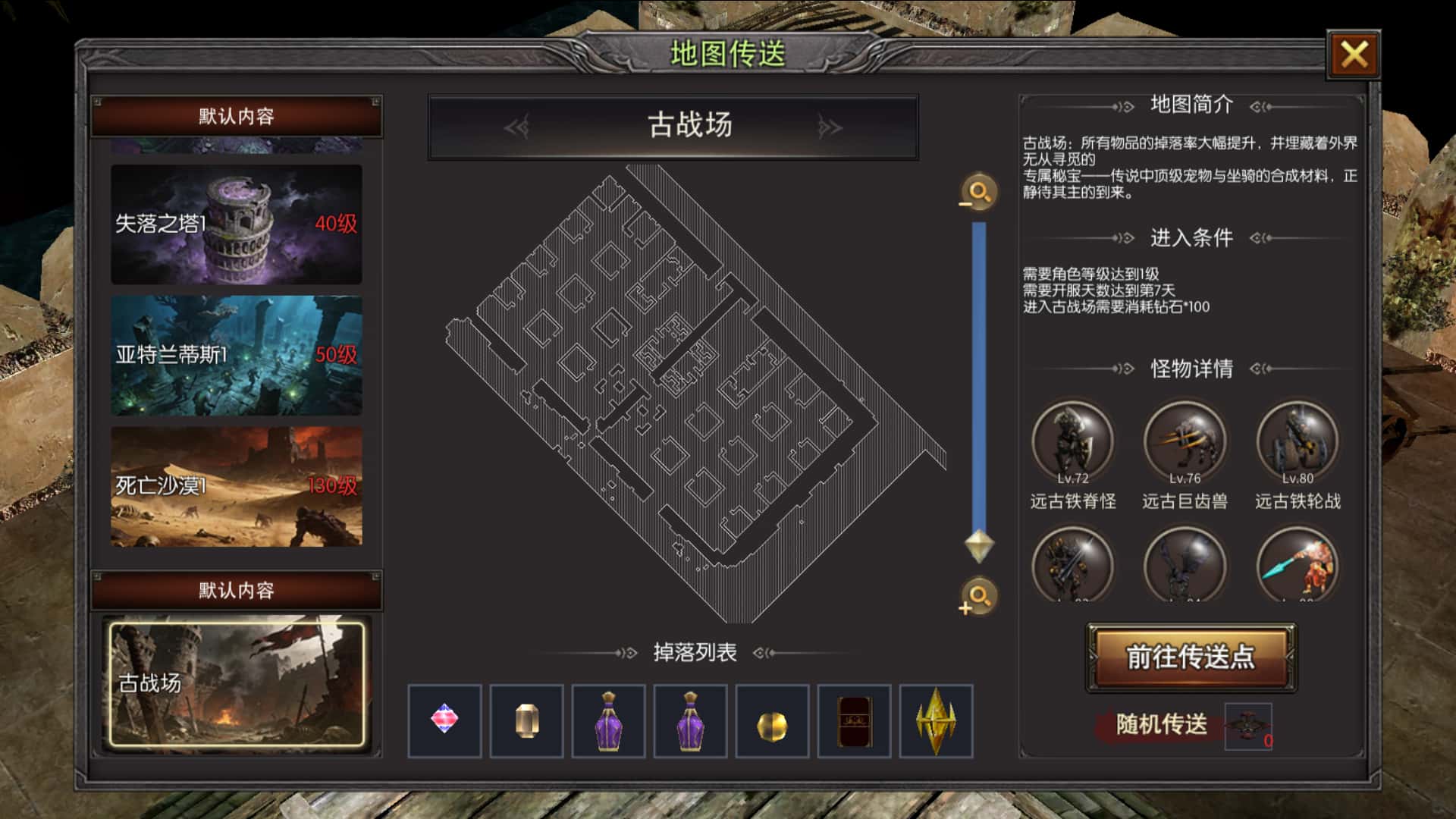Image resolution: width=1456 pixels, height=819 pixels.
Task: Switch to the 亚特兰蒂斯1 map entry
Action: 235,355
